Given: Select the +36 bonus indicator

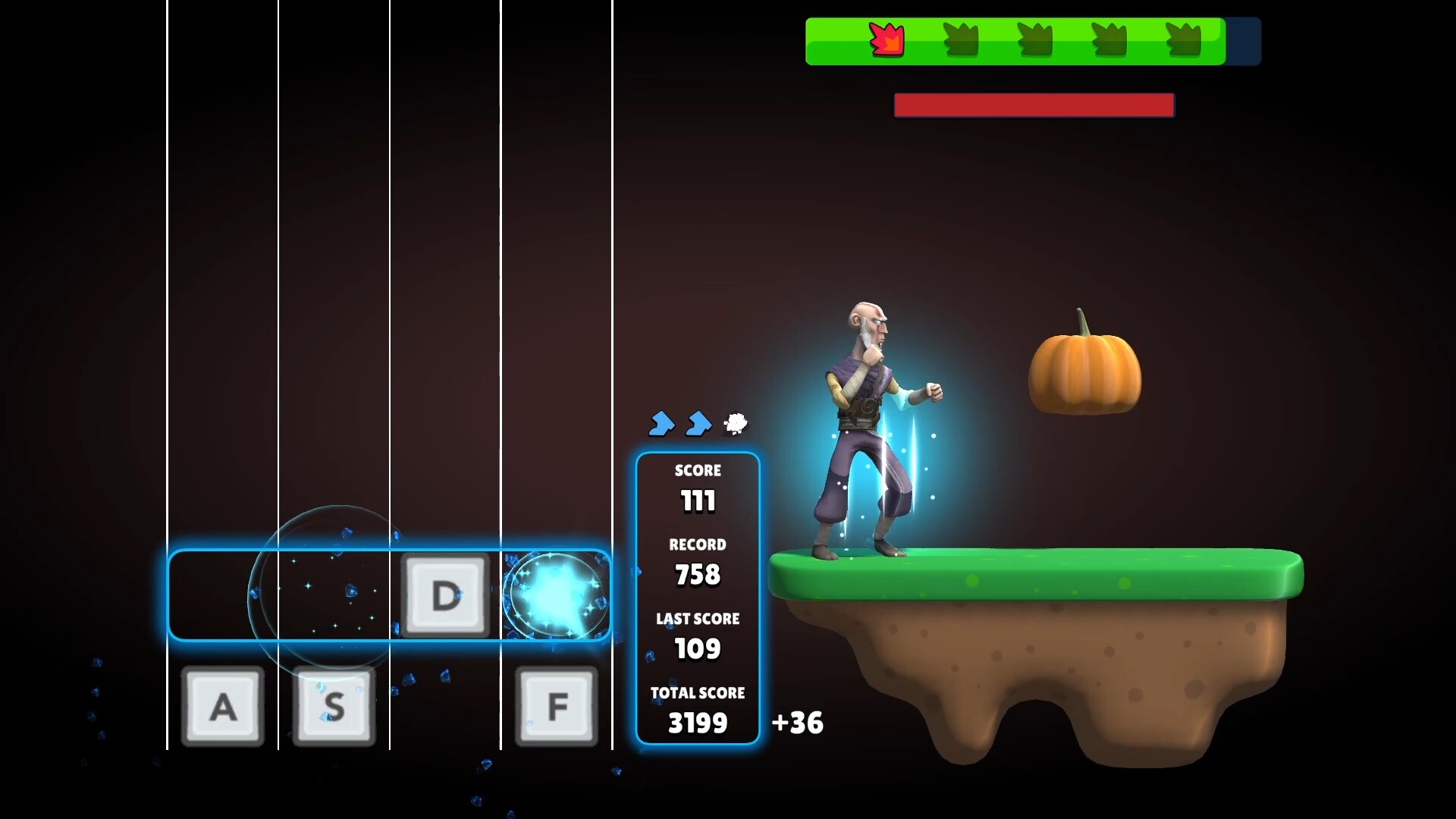Looking at the screenshot, I should [796, 723].
